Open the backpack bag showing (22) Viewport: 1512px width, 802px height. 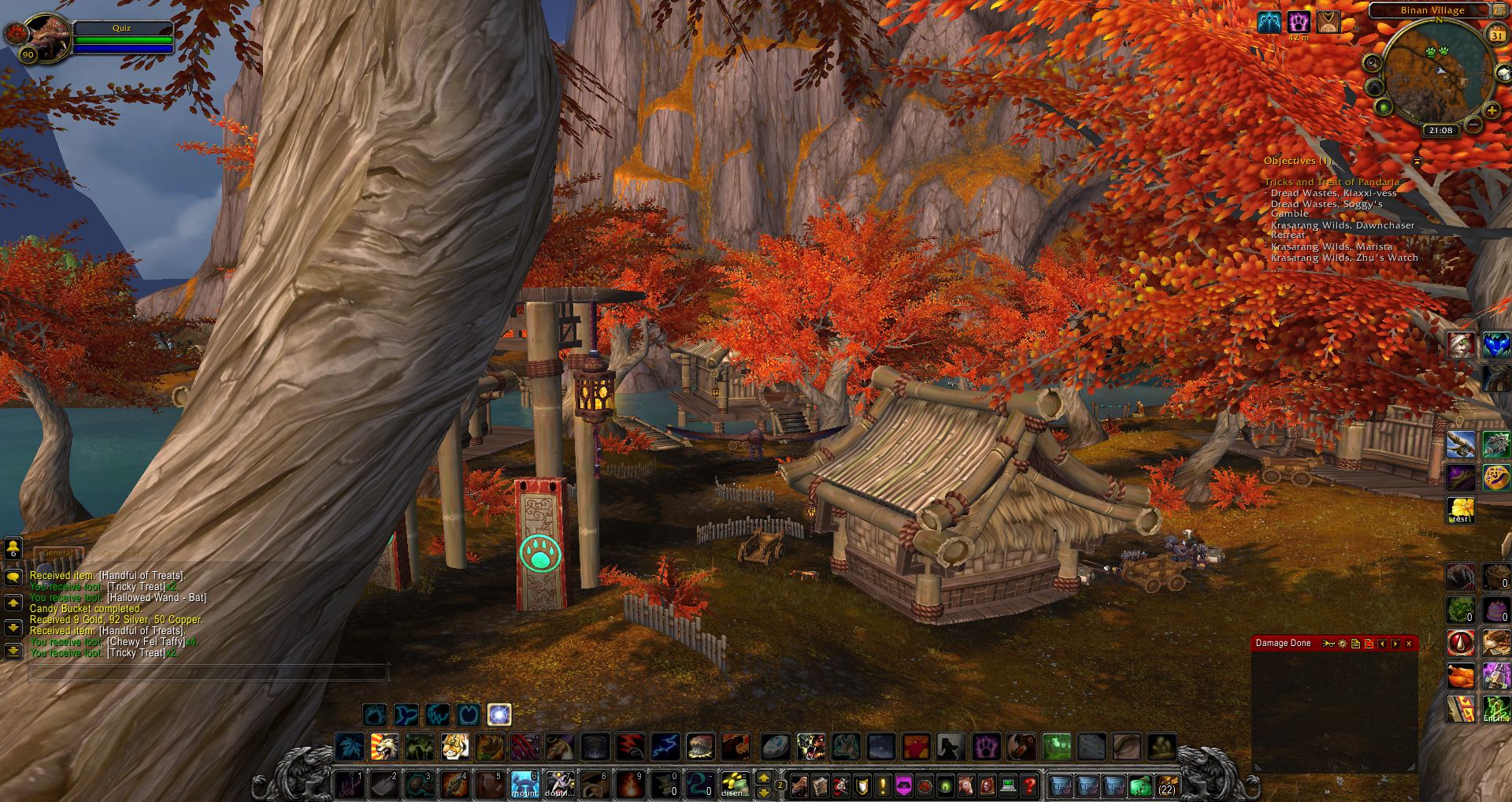pos(1166,785)
